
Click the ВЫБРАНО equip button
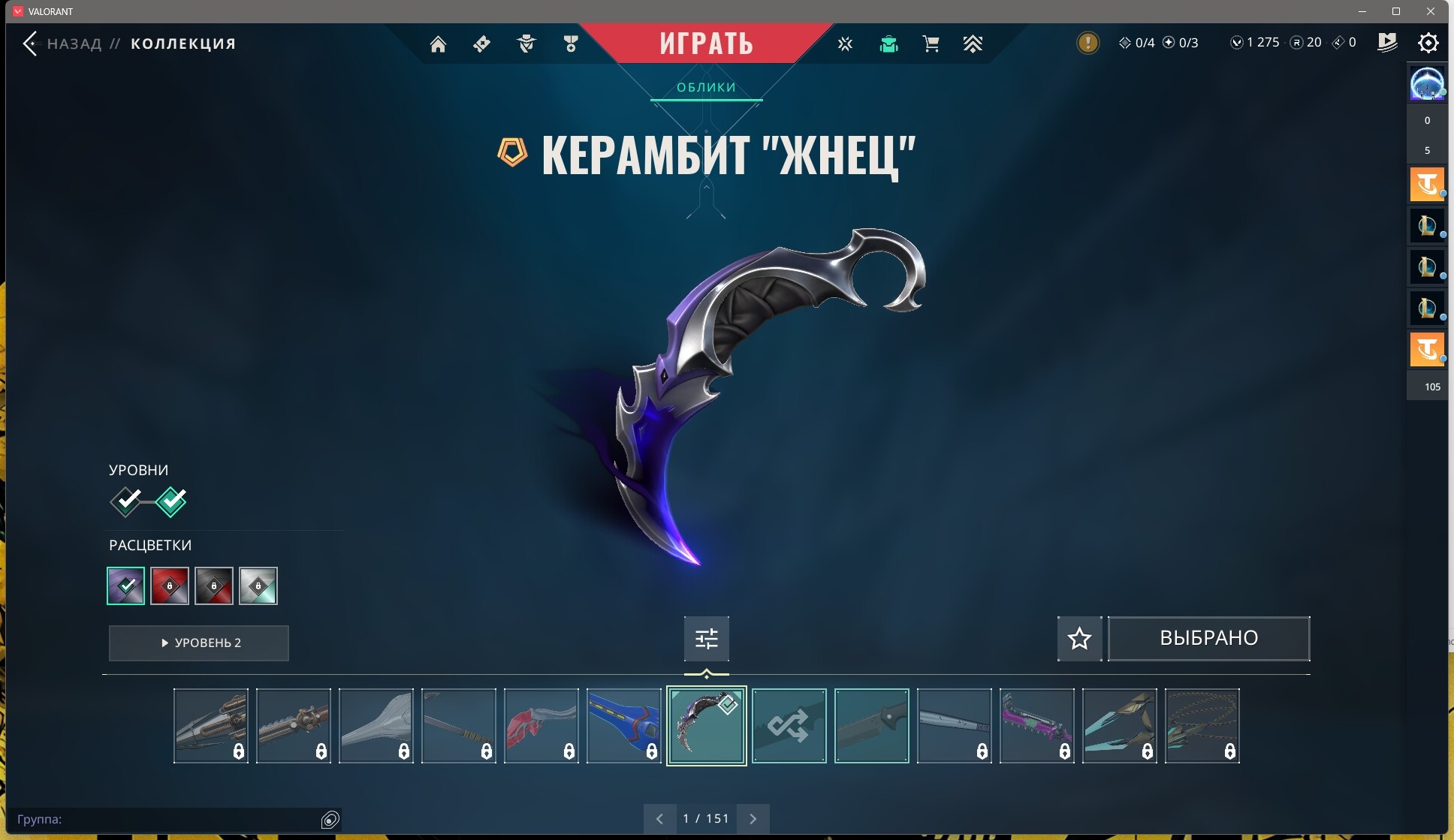[1208, 639]
